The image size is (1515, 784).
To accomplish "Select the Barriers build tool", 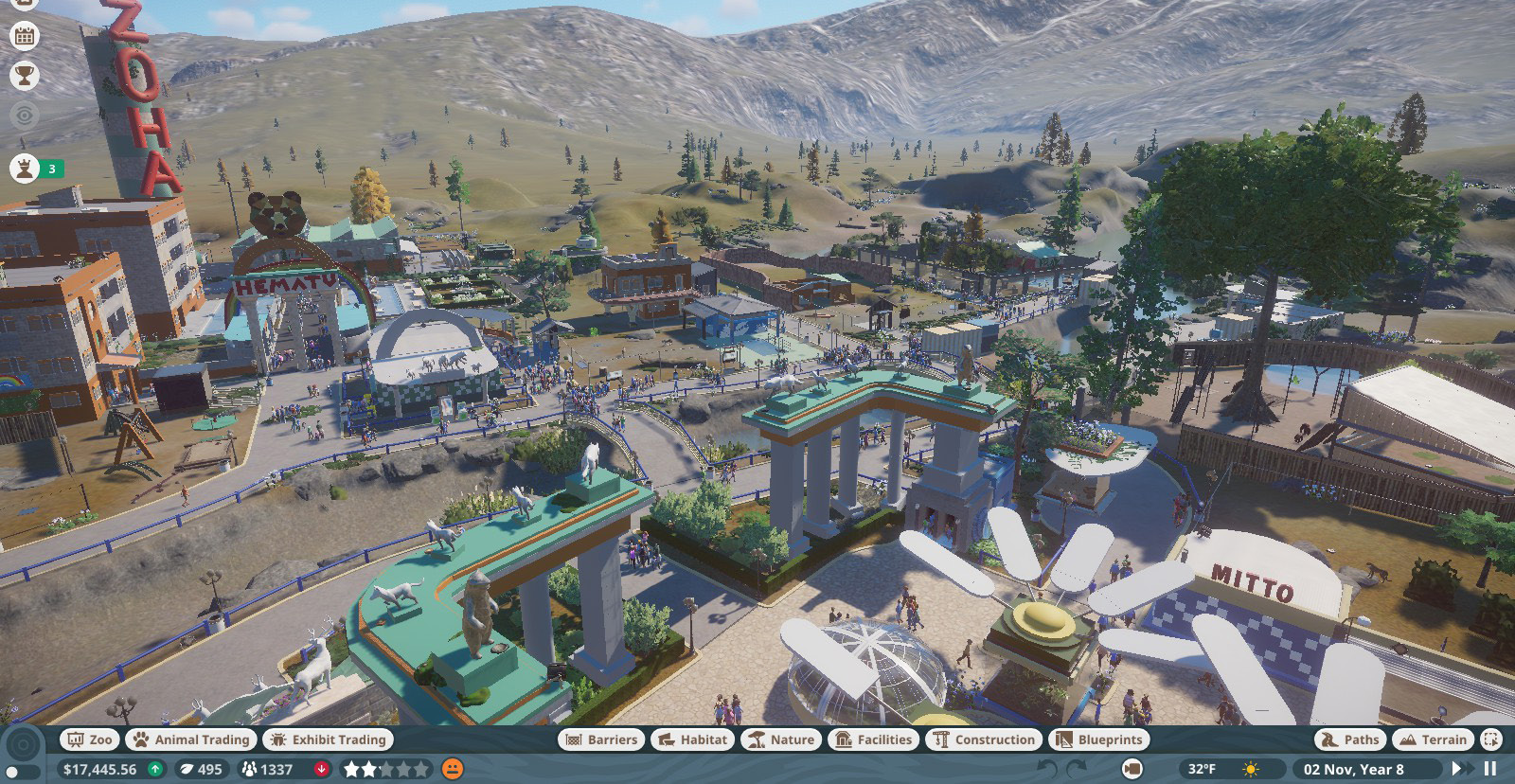I will click(601, 739).
